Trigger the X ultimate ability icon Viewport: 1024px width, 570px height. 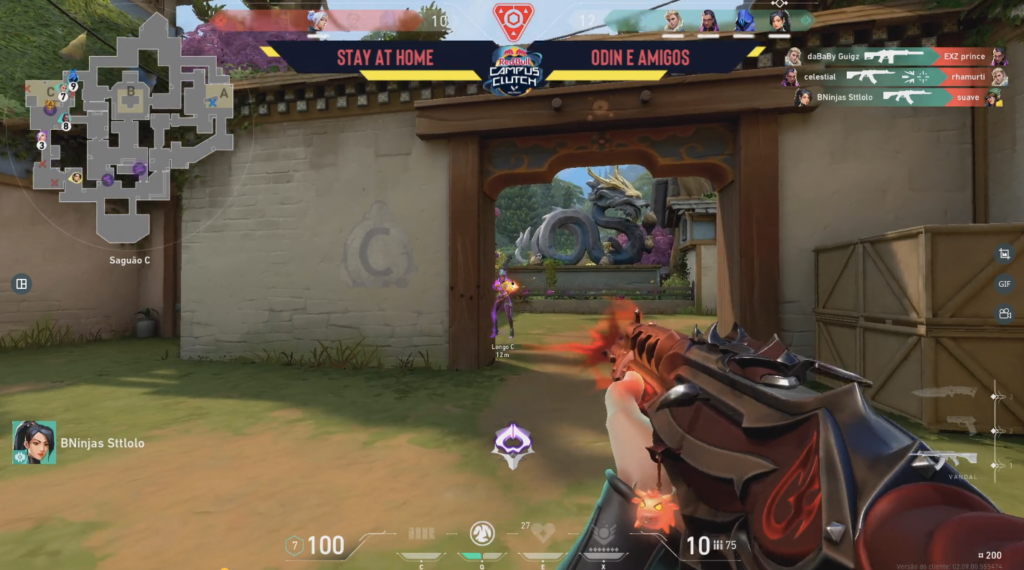[604, 533]
